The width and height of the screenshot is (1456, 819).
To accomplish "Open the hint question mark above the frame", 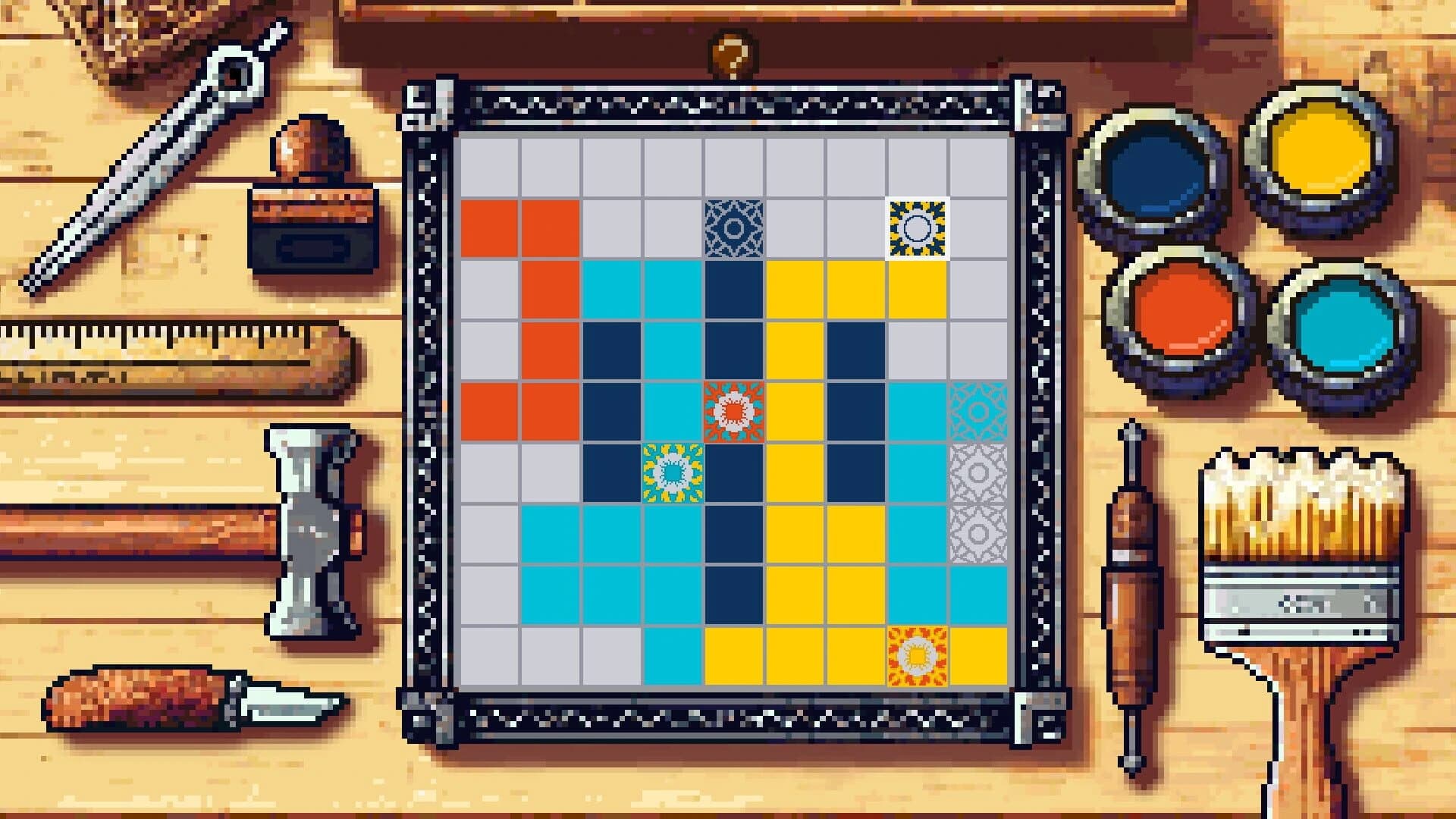I will (x=730, y=53).
